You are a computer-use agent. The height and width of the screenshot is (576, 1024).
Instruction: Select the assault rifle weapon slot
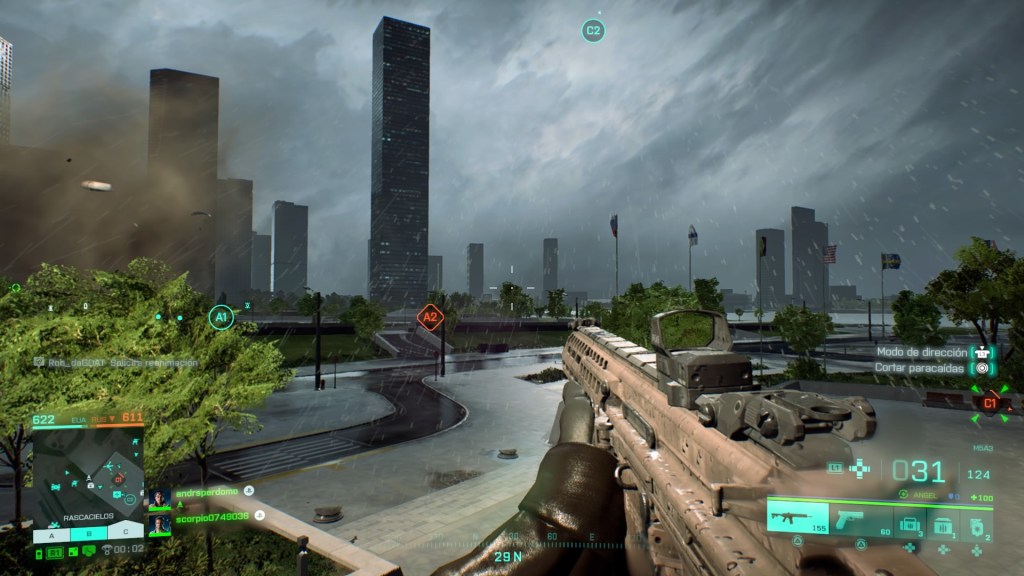[796, 519]
